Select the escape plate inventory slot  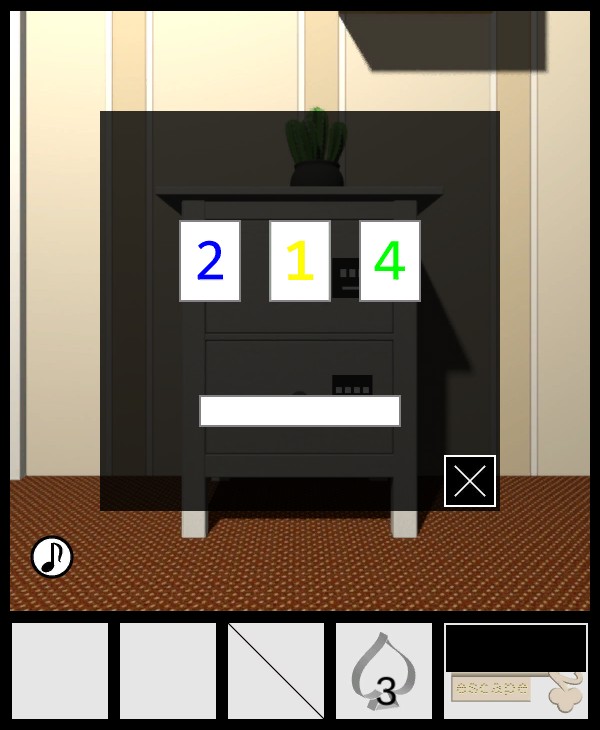(515, 690)
